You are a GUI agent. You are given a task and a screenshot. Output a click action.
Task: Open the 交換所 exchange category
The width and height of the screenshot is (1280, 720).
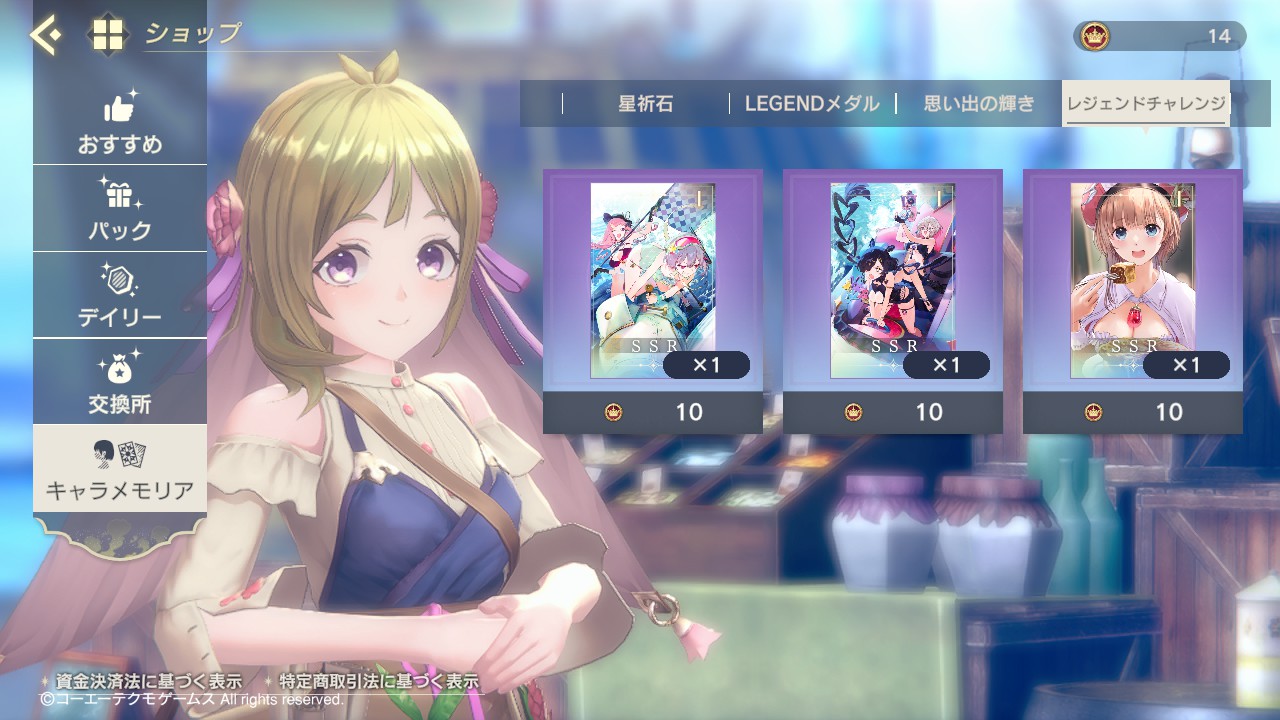[x=120, y=383]
